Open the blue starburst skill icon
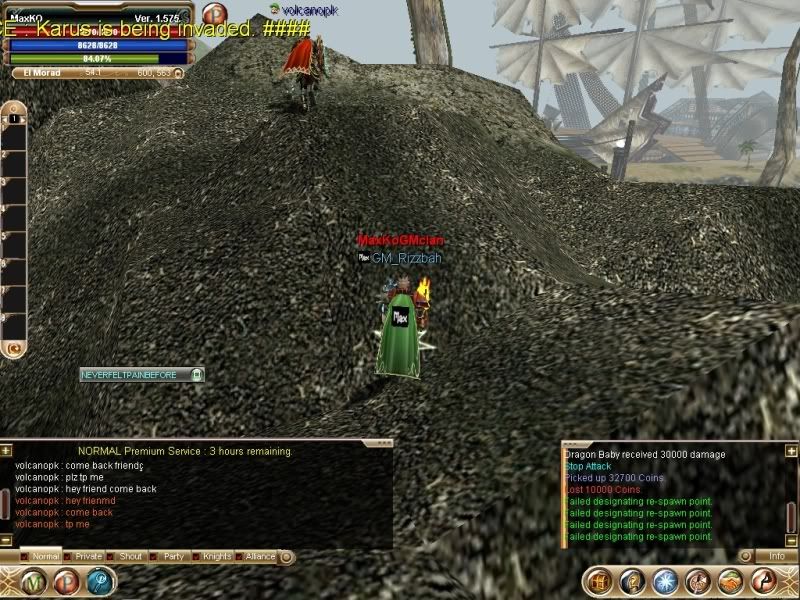The width and height of the screenshot is (800, 600). click(665, 580)
